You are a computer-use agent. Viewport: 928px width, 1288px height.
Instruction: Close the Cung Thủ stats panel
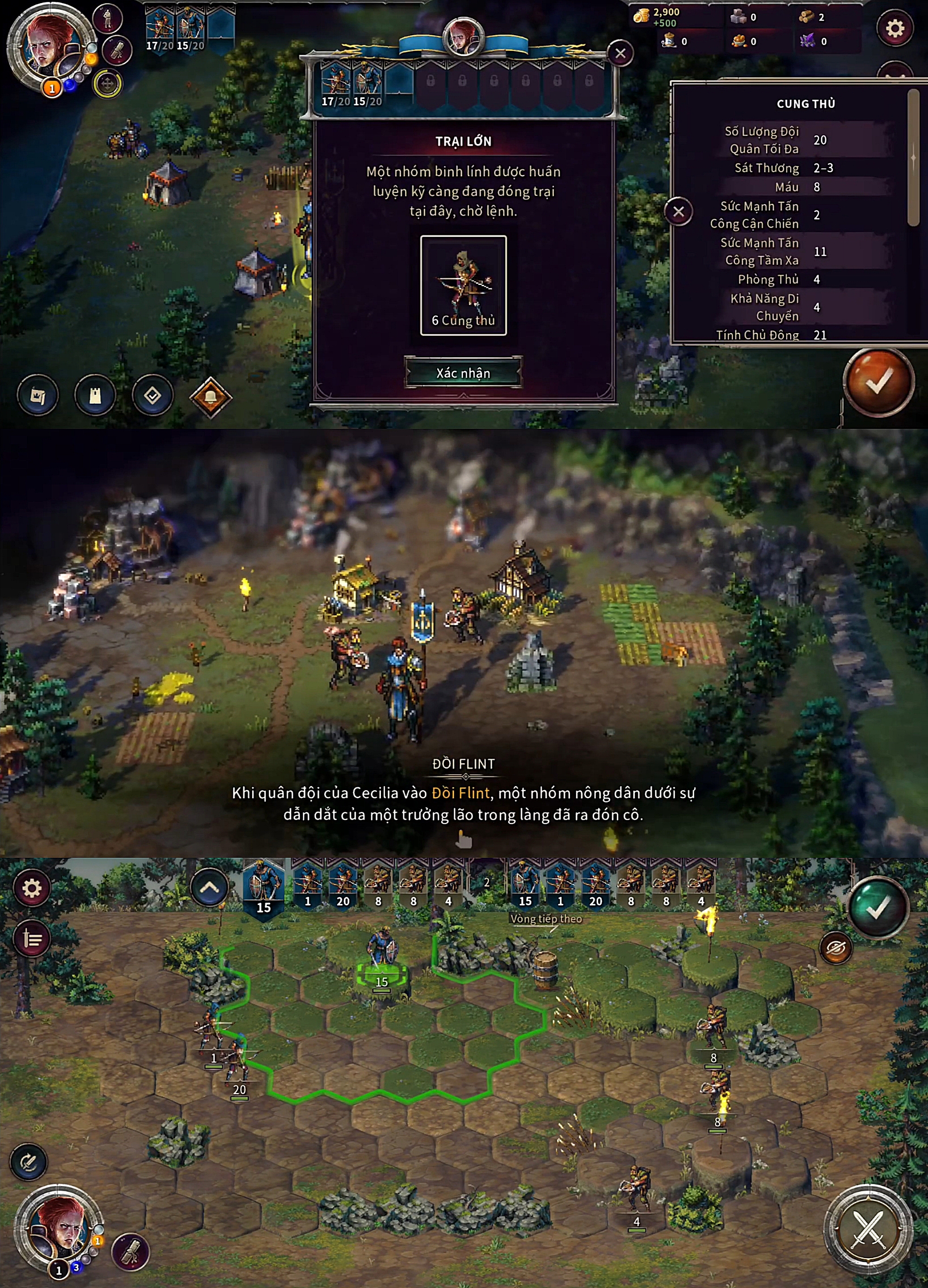678,212
